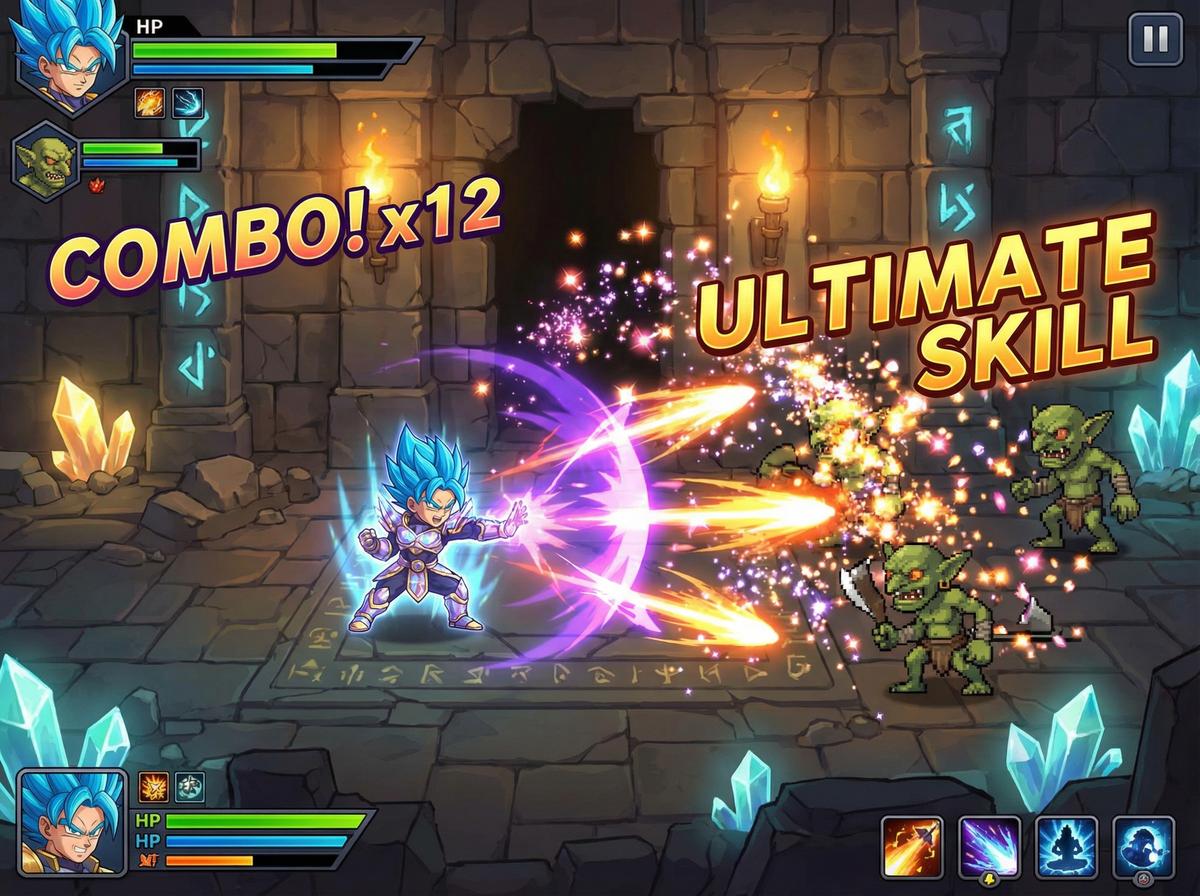This screenshot has width=1200, height=896.
Task: Check the teal fist status icon
Action: pos(190,787)
